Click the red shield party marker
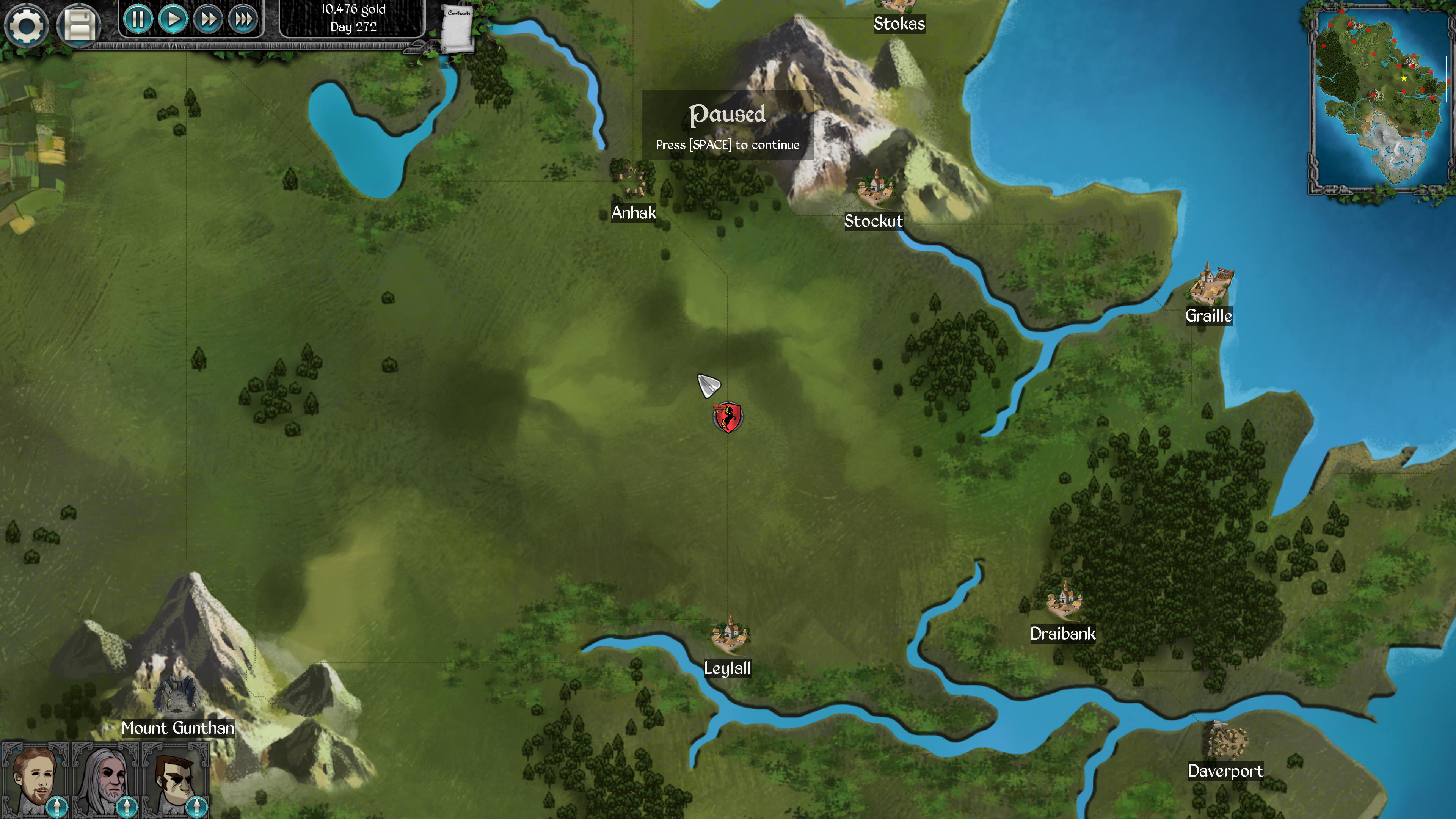Image resolution: width=1456 pixels, height=819 pixels. (728, 418)
